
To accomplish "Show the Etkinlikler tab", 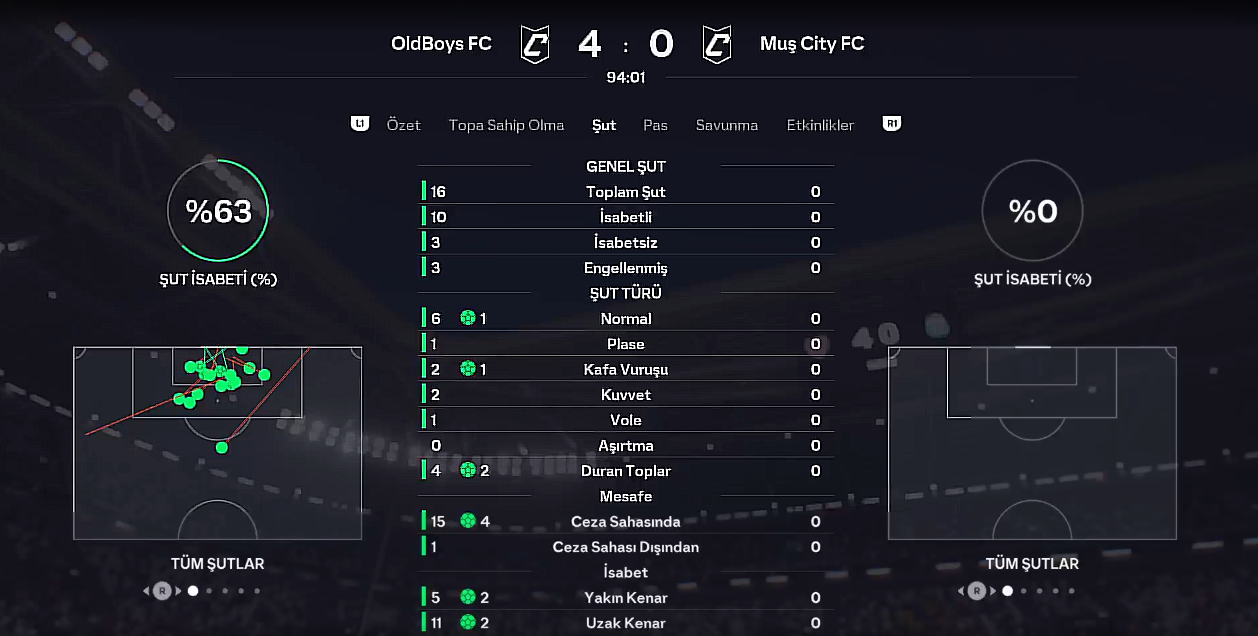I will pyautogui.click(x=820, y=125).
